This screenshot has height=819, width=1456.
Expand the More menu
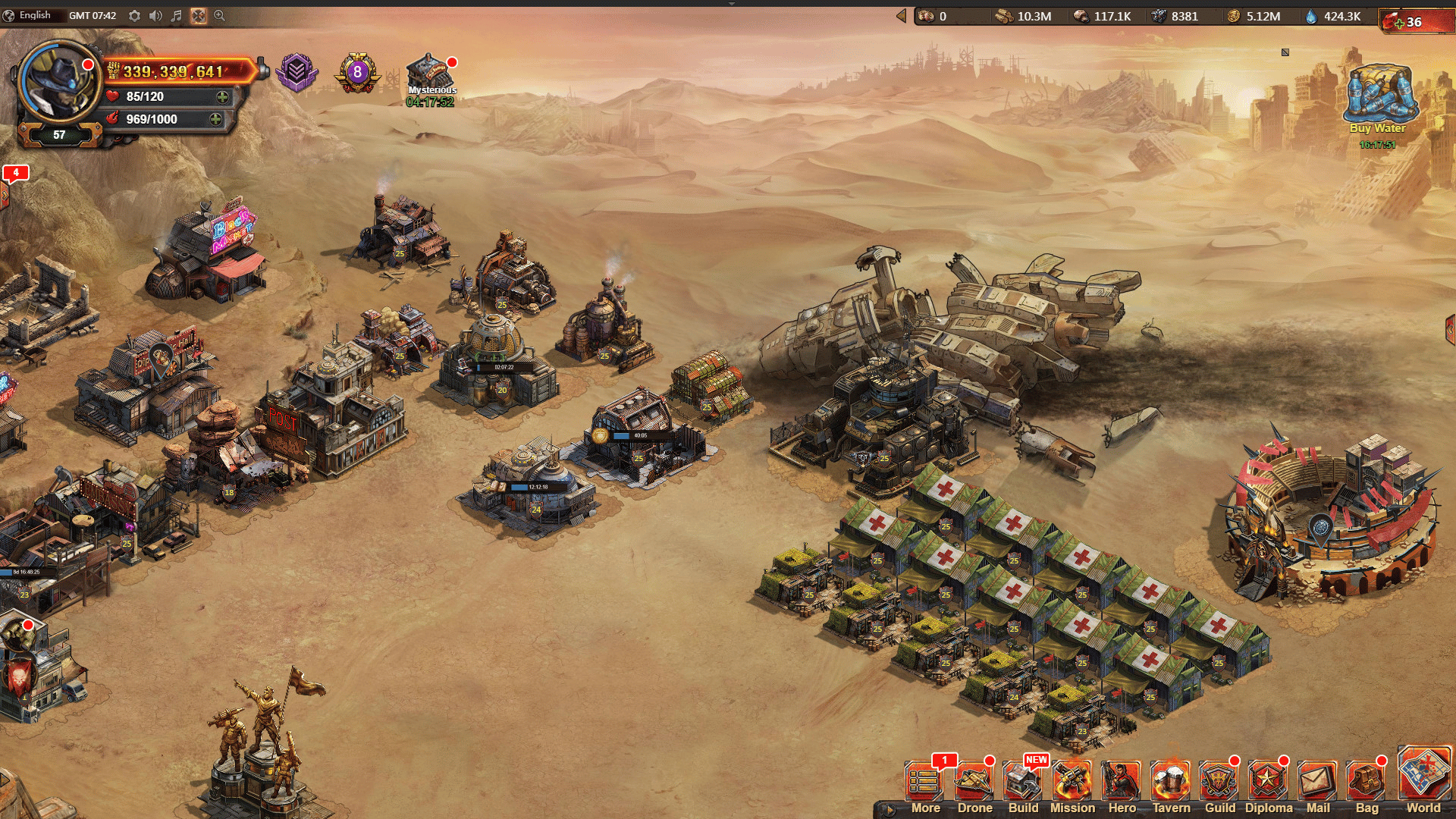[925, 786]
